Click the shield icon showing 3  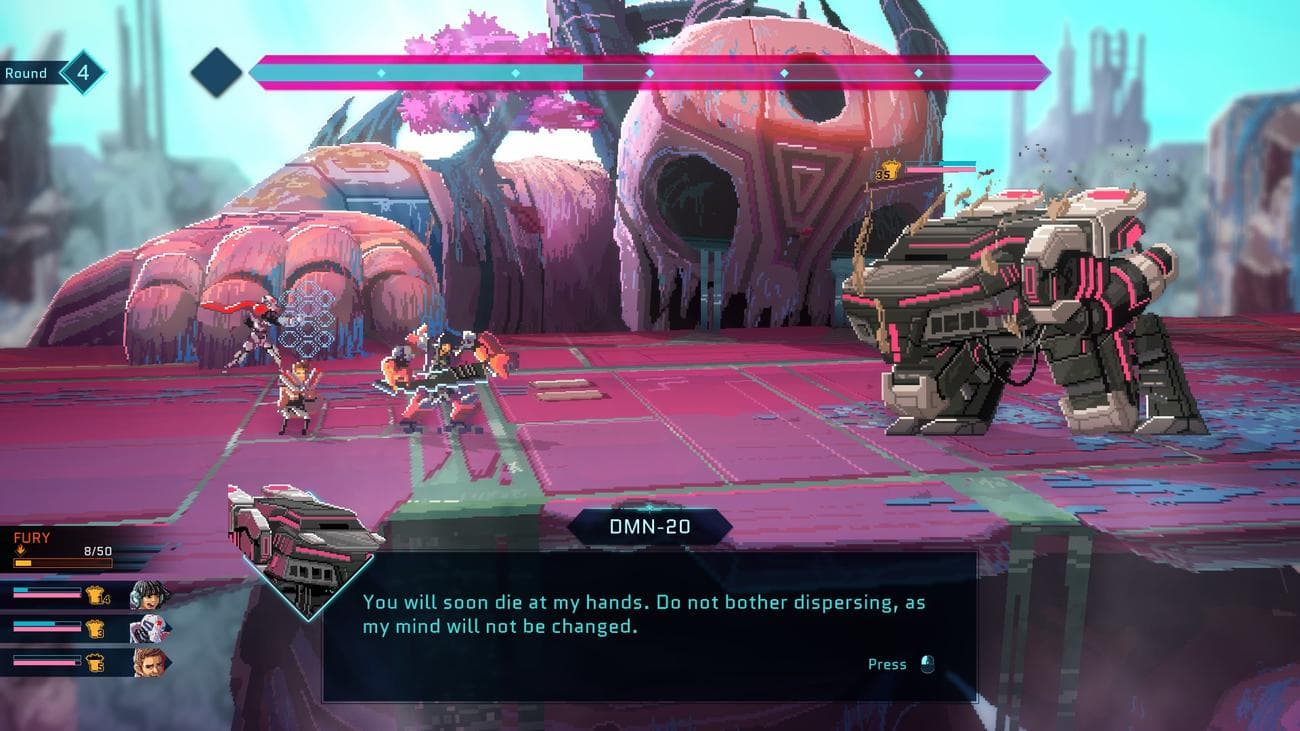96,628
